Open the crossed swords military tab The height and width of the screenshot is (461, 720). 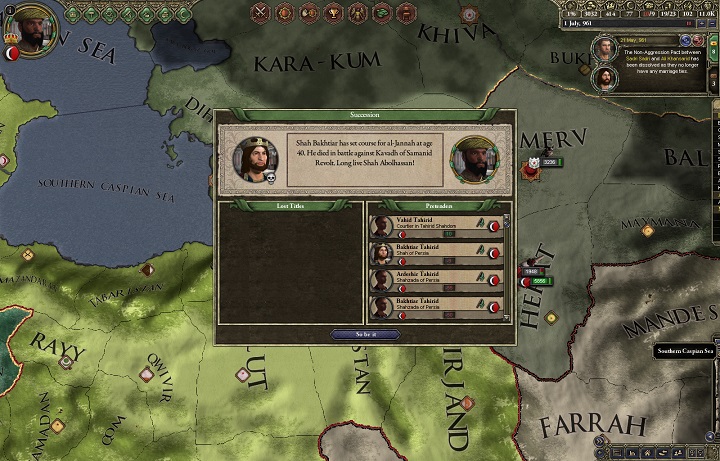point(261,13)
